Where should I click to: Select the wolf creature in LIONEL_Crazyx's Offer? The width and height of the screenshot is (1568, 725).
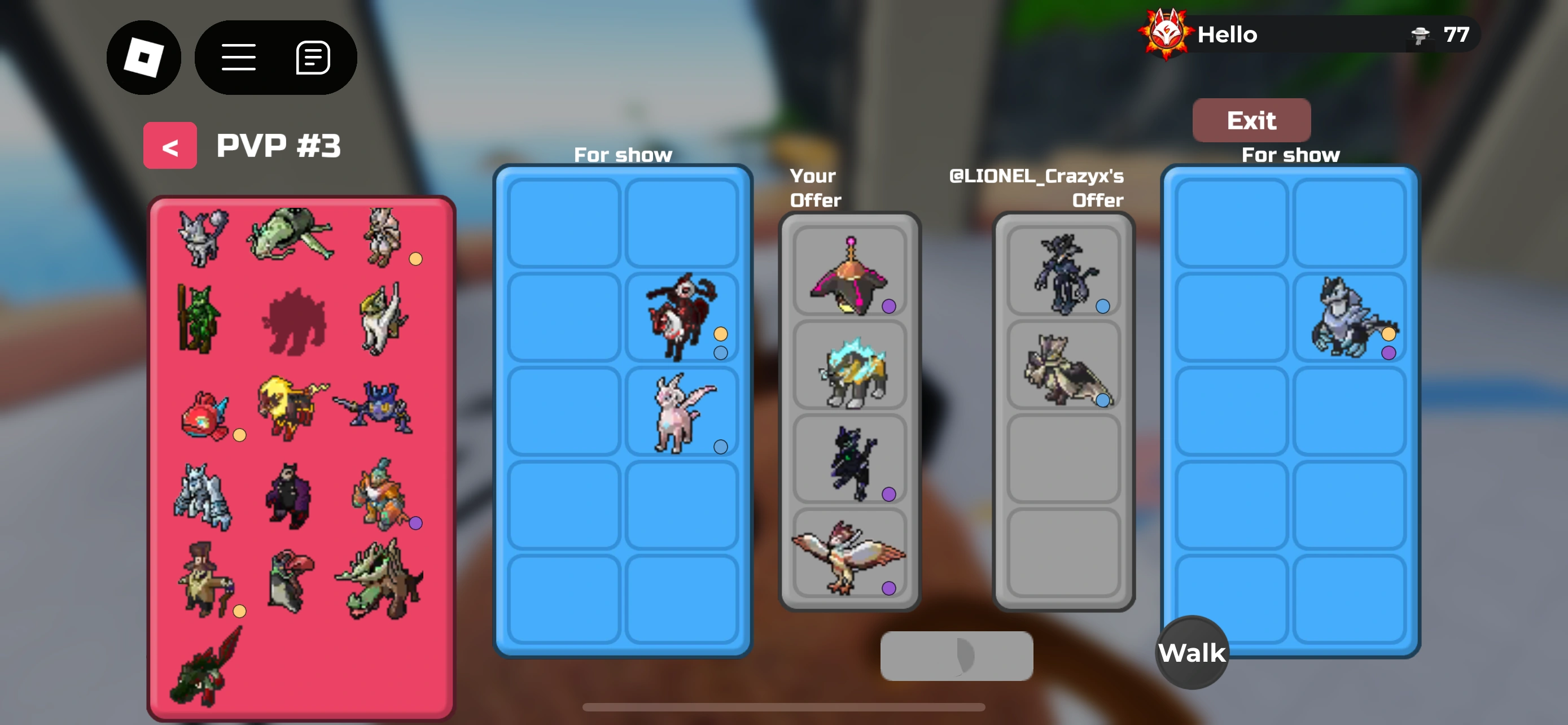[1064, 274]
